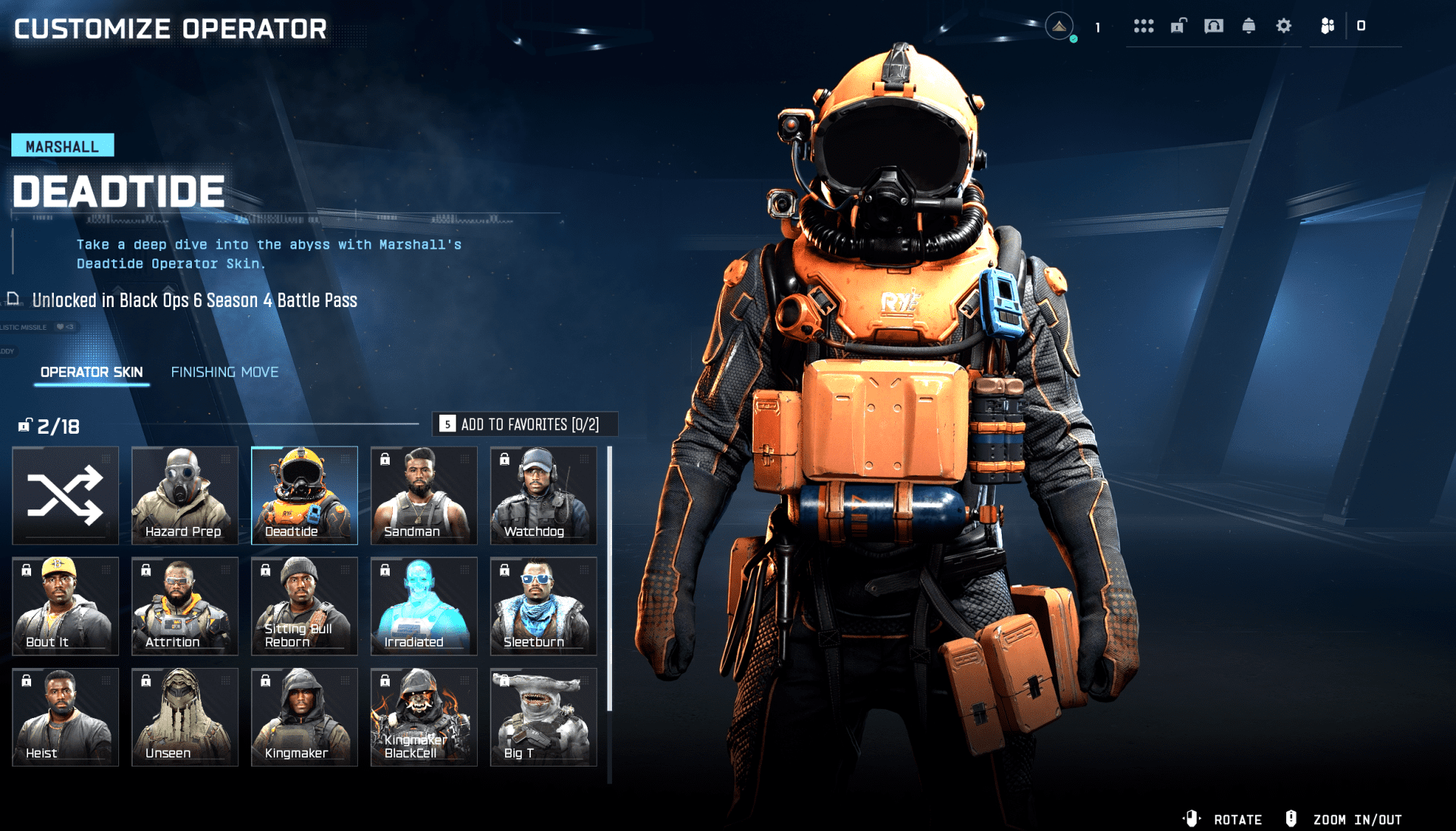1456x831 pixels.
Task: Open the grid menu icon
Action: pos(1144,27)
